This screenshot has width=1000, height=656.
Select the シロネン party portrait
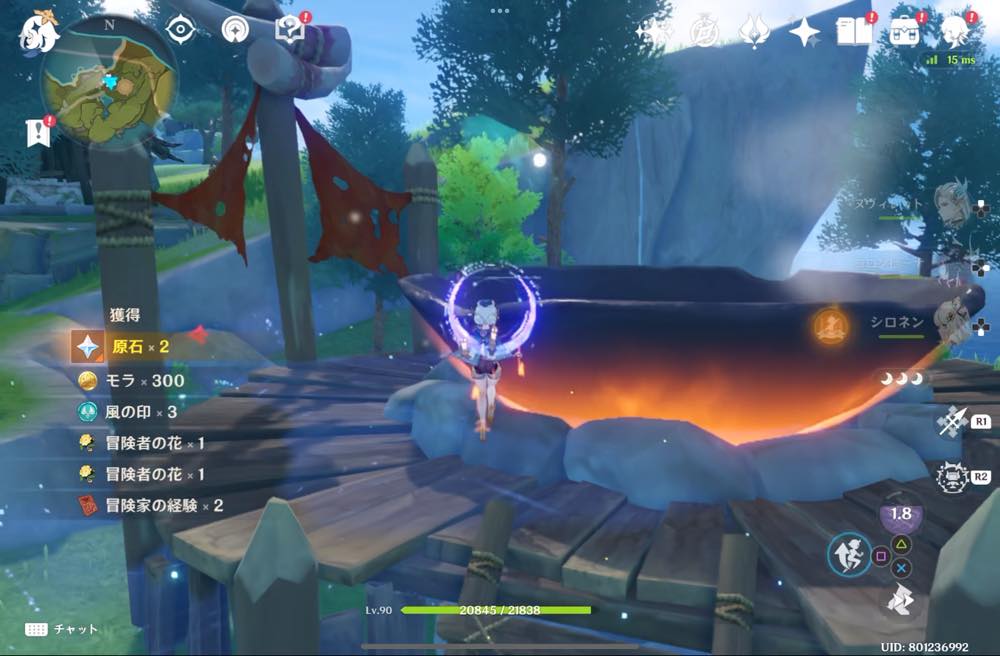pyautogui.click(x=948, y=322)
